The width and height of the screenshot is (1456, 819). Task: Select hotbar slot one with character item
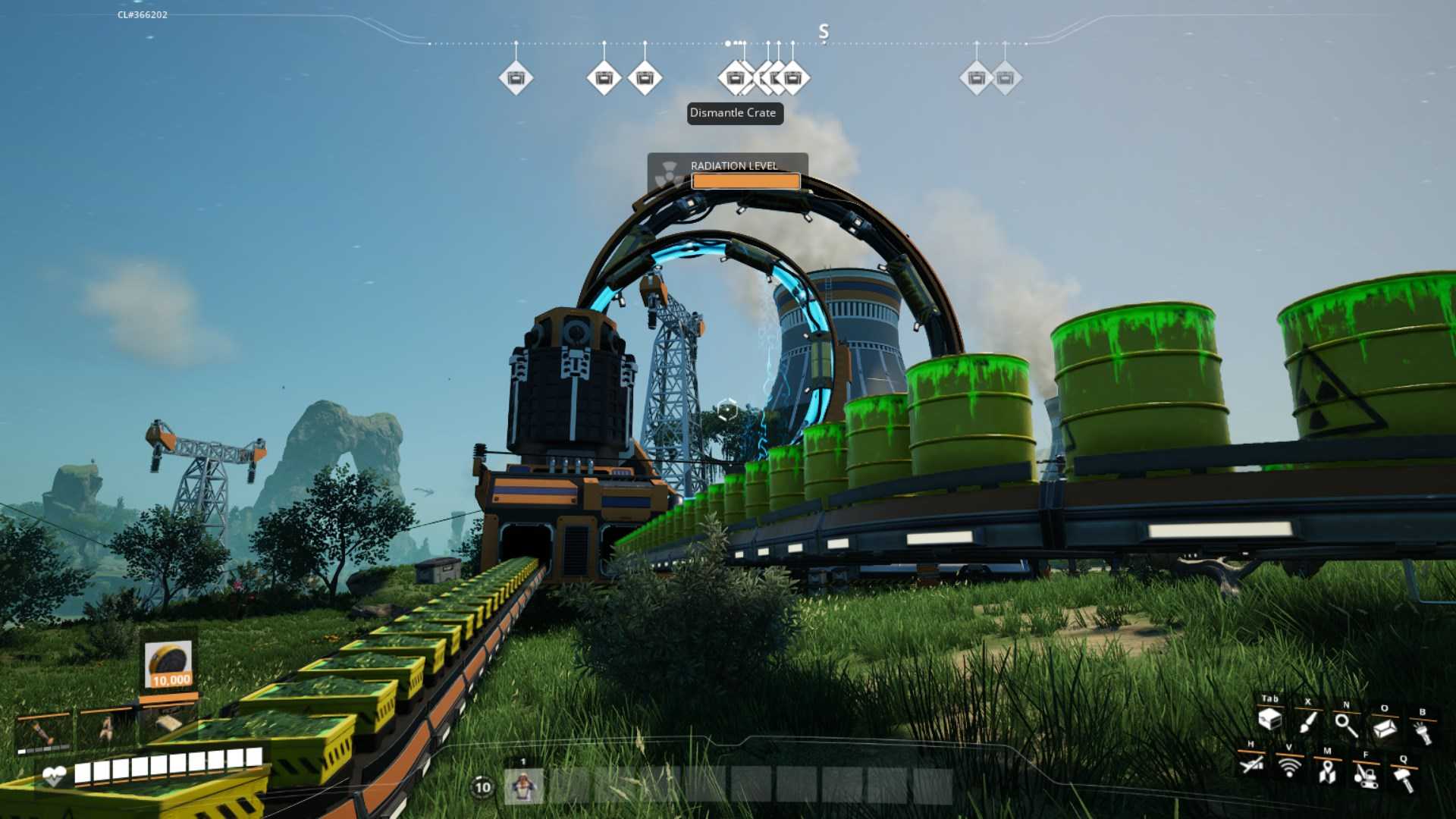(523, 786)
